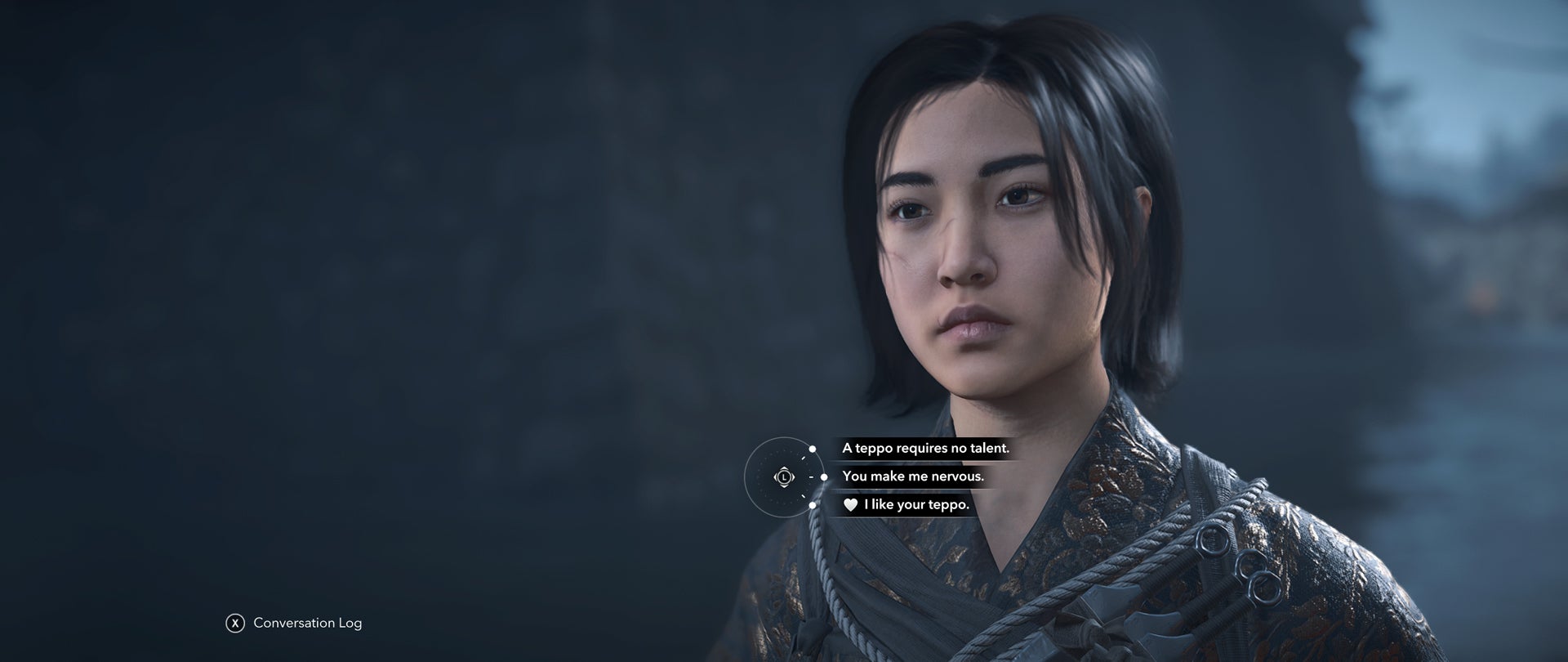Click the heart icon beside the romance option
The image size is (1568, 662).
pyautogui.click(x=849, y=505)
